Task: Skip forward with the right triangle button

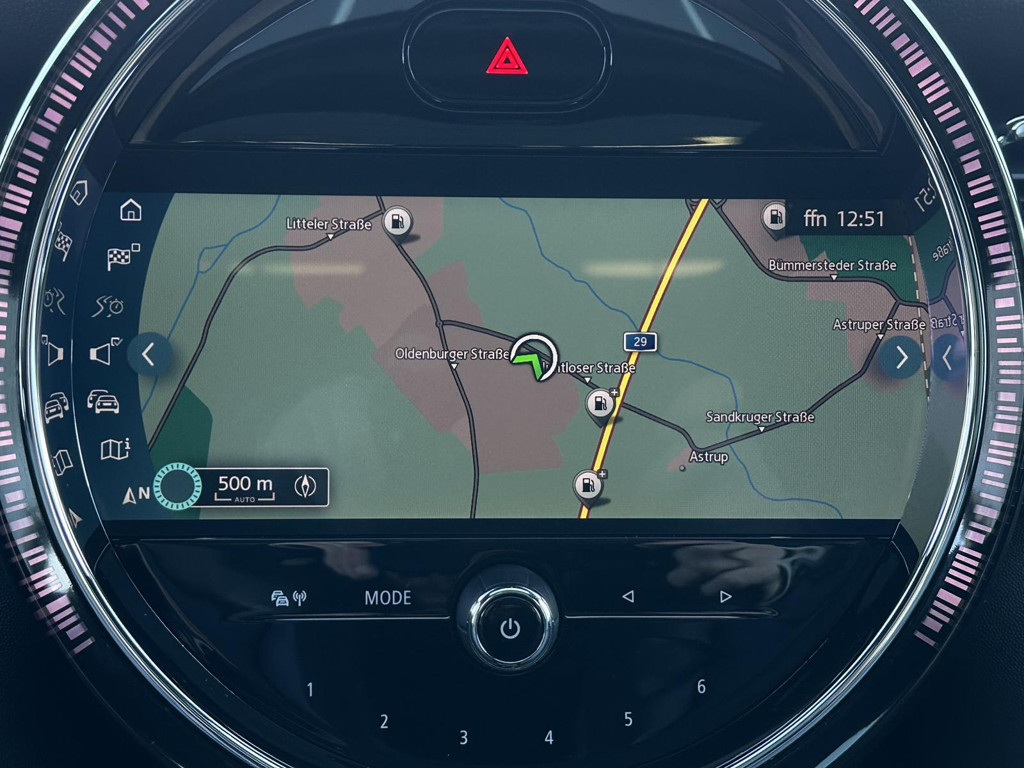Action: (726, 597)
